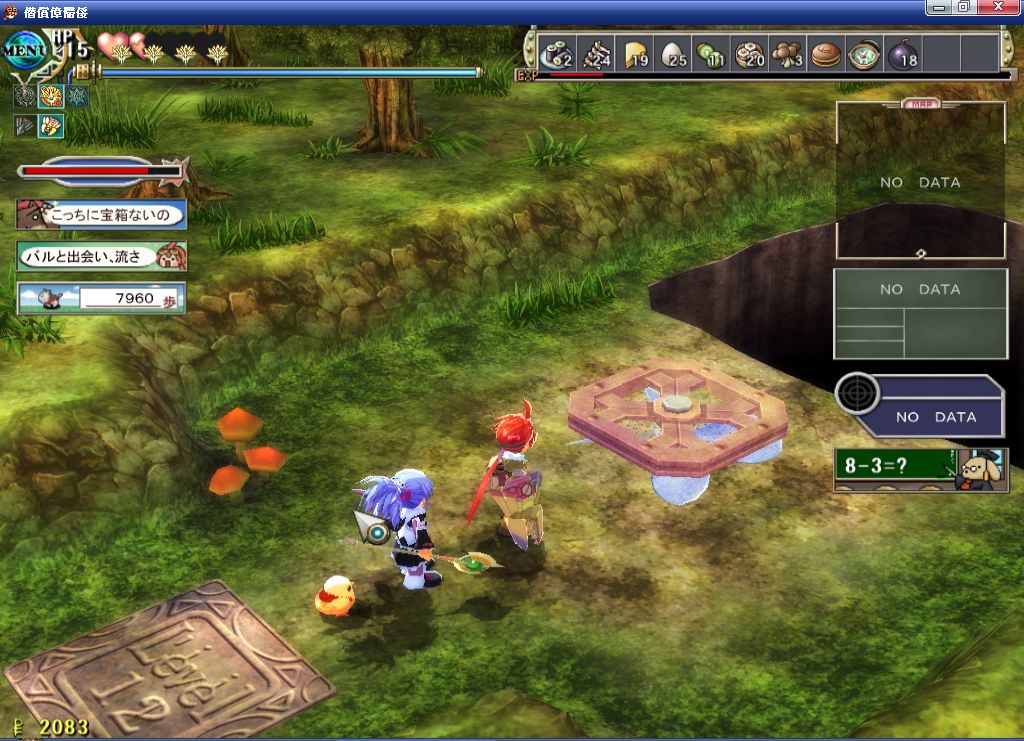Open the MAP panel showing NO DATA
Image resolution: width=1024 pixels, height=741 pixels.
pos(920,181)
